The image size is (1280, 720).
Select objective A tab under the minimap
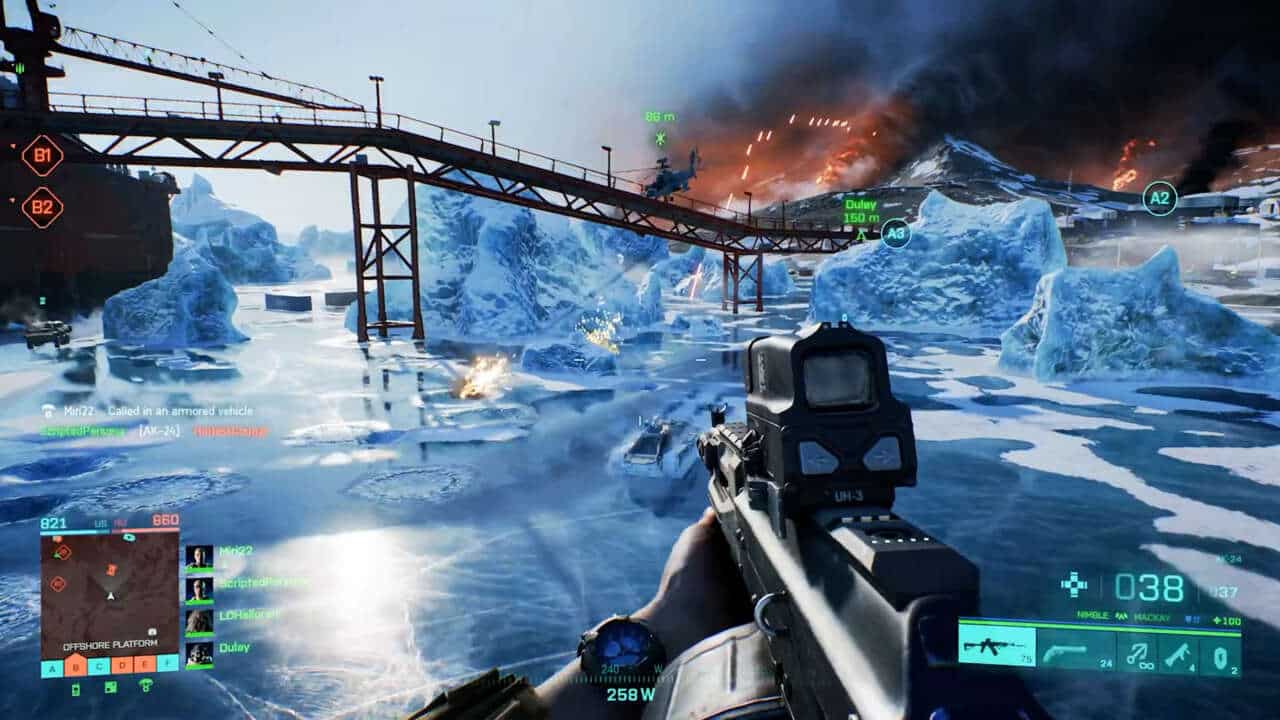[52, 667]
